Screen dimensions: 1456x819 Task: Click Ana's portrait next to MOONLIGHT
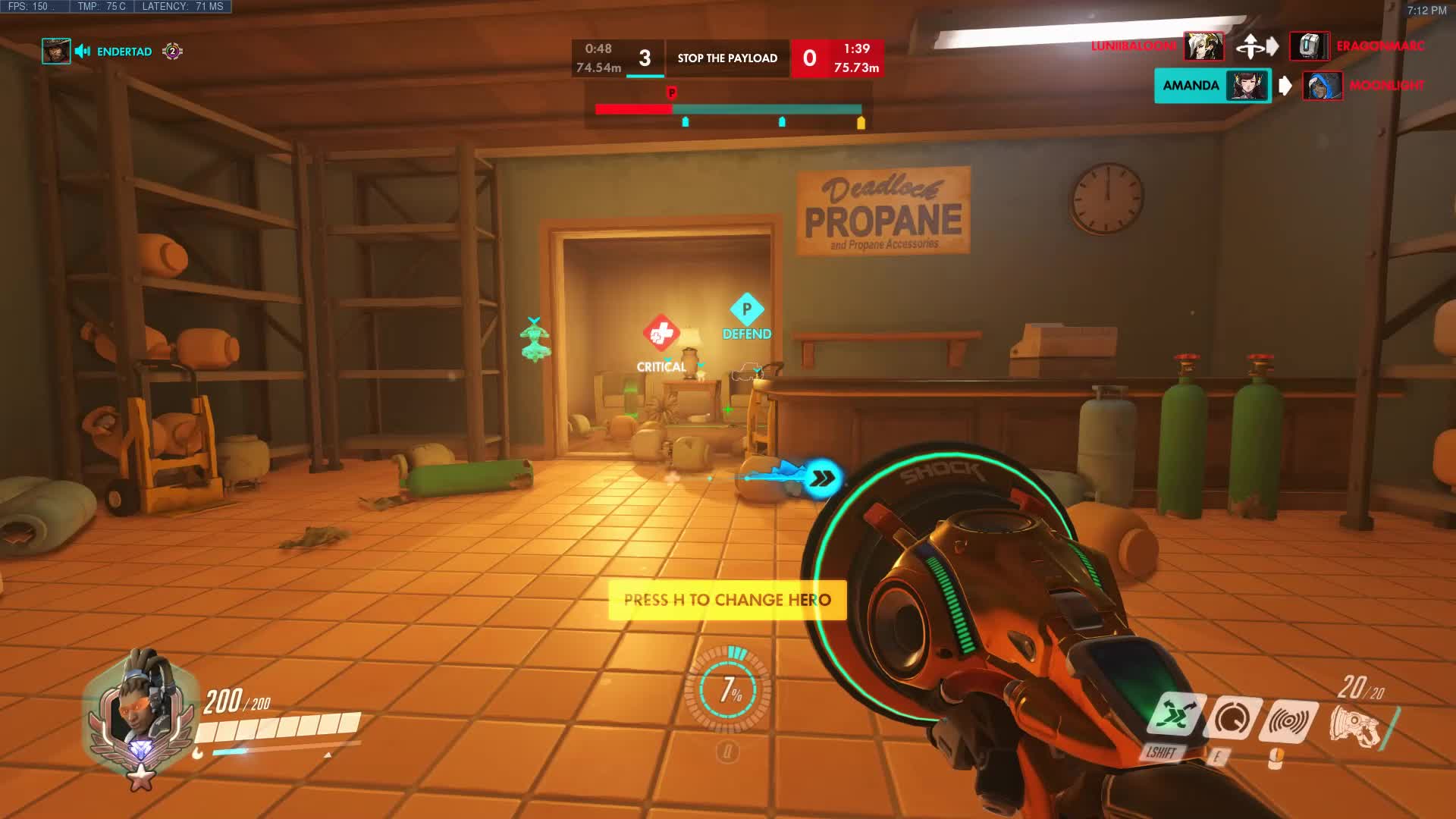1322,86
